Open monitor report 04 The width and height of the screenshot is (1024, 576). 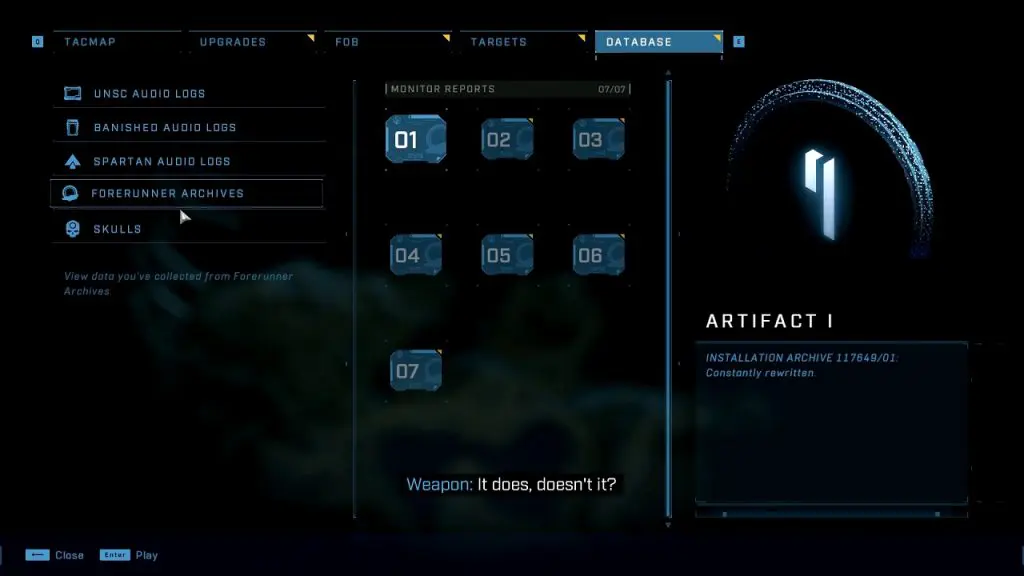(415, 255)
